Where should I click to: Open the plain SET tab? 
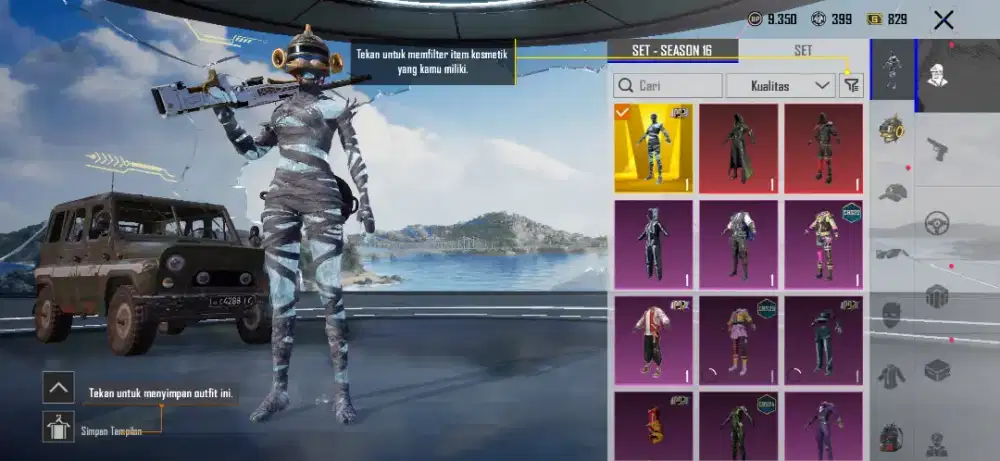click(803, 51)
